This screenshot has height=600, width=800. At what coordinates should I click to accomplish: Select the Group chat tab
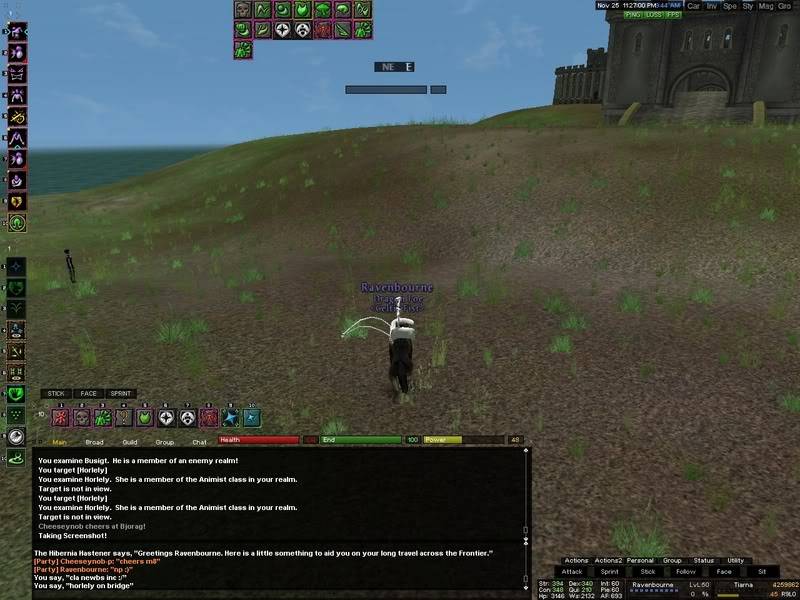[x=165, y=441]
